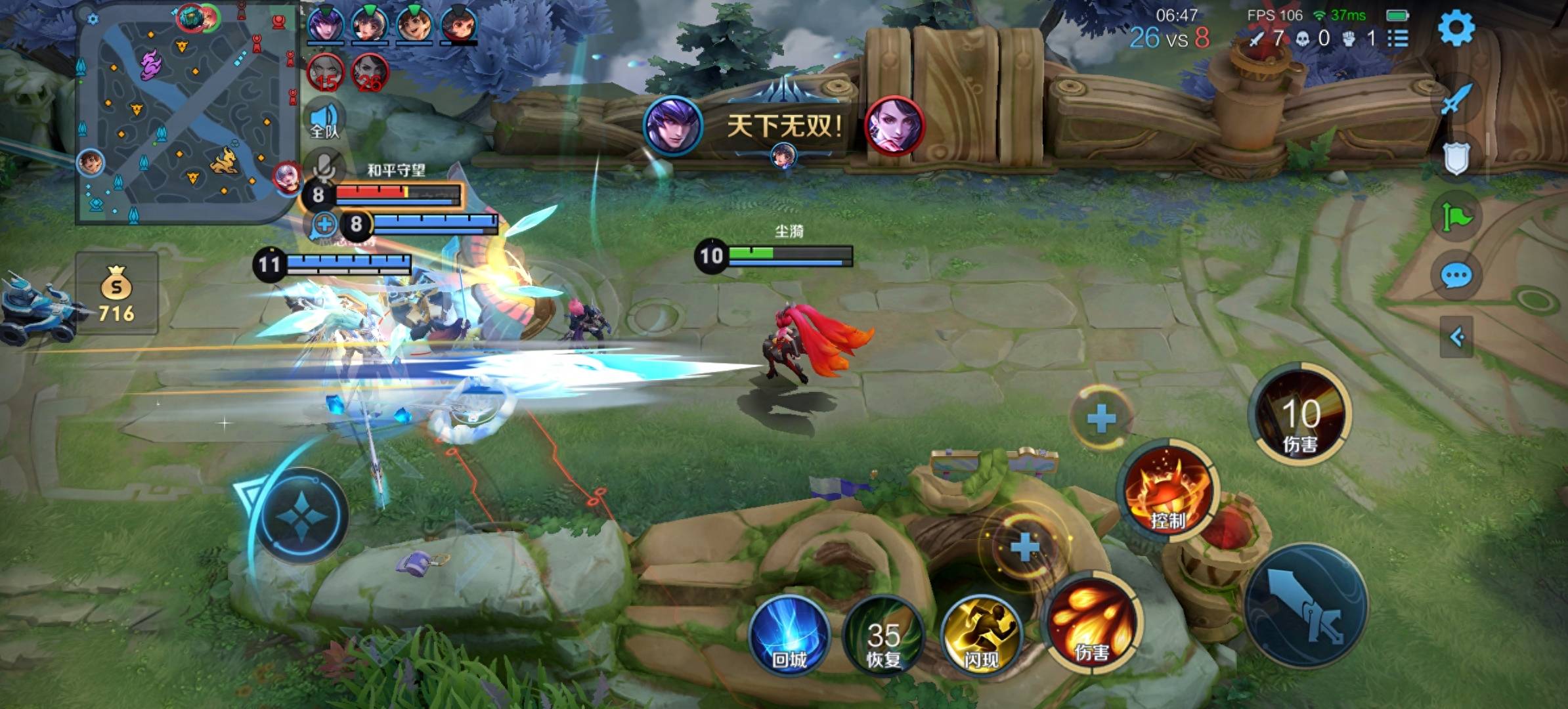Activate the 恢复 heal spell
Image resolution: width=1568 pixels, height=709 pixels.
pyautogui.click(x=883, y=636)
